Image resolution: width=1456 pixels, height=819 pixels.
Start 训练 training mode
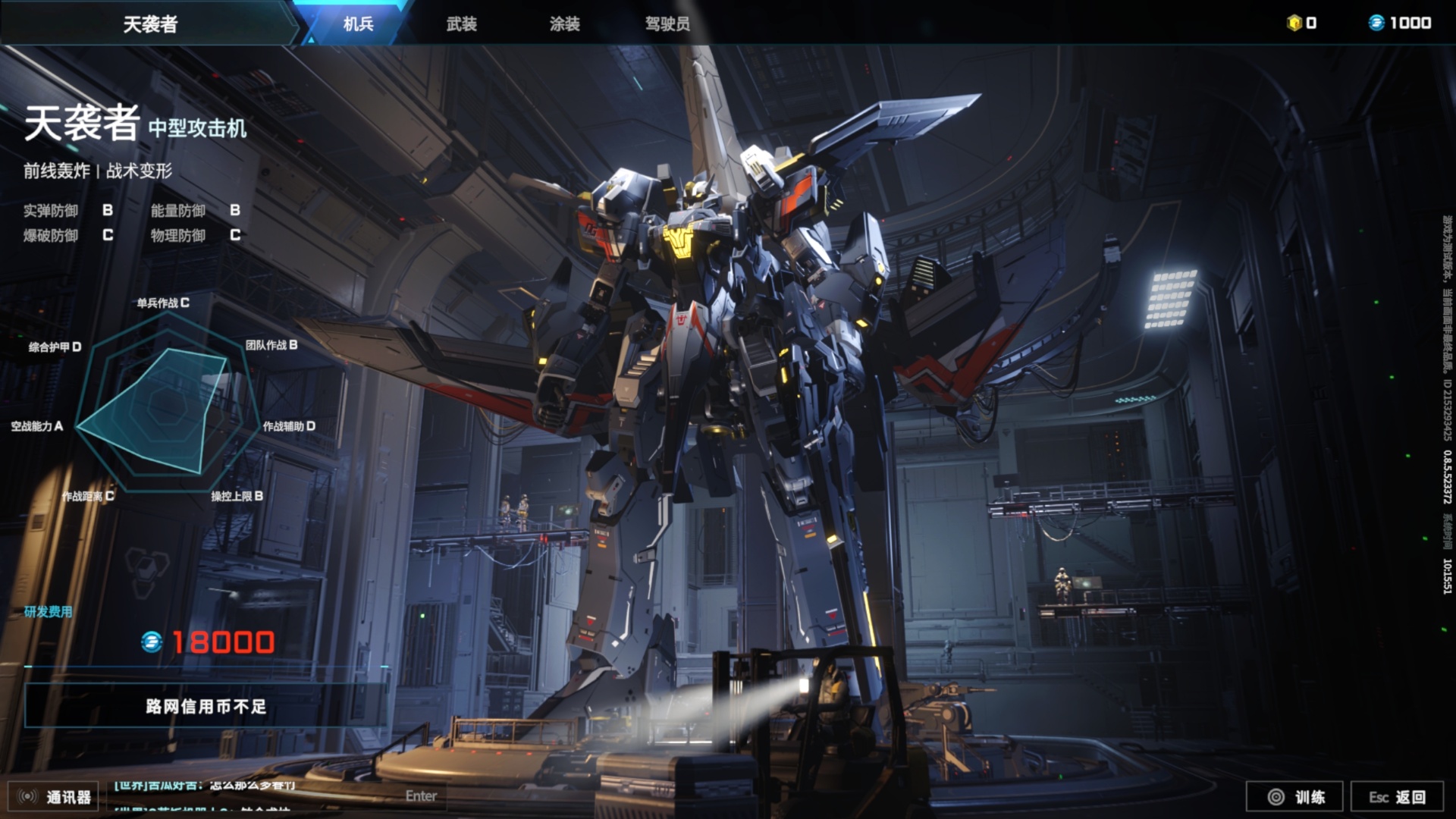[1295, 796]
